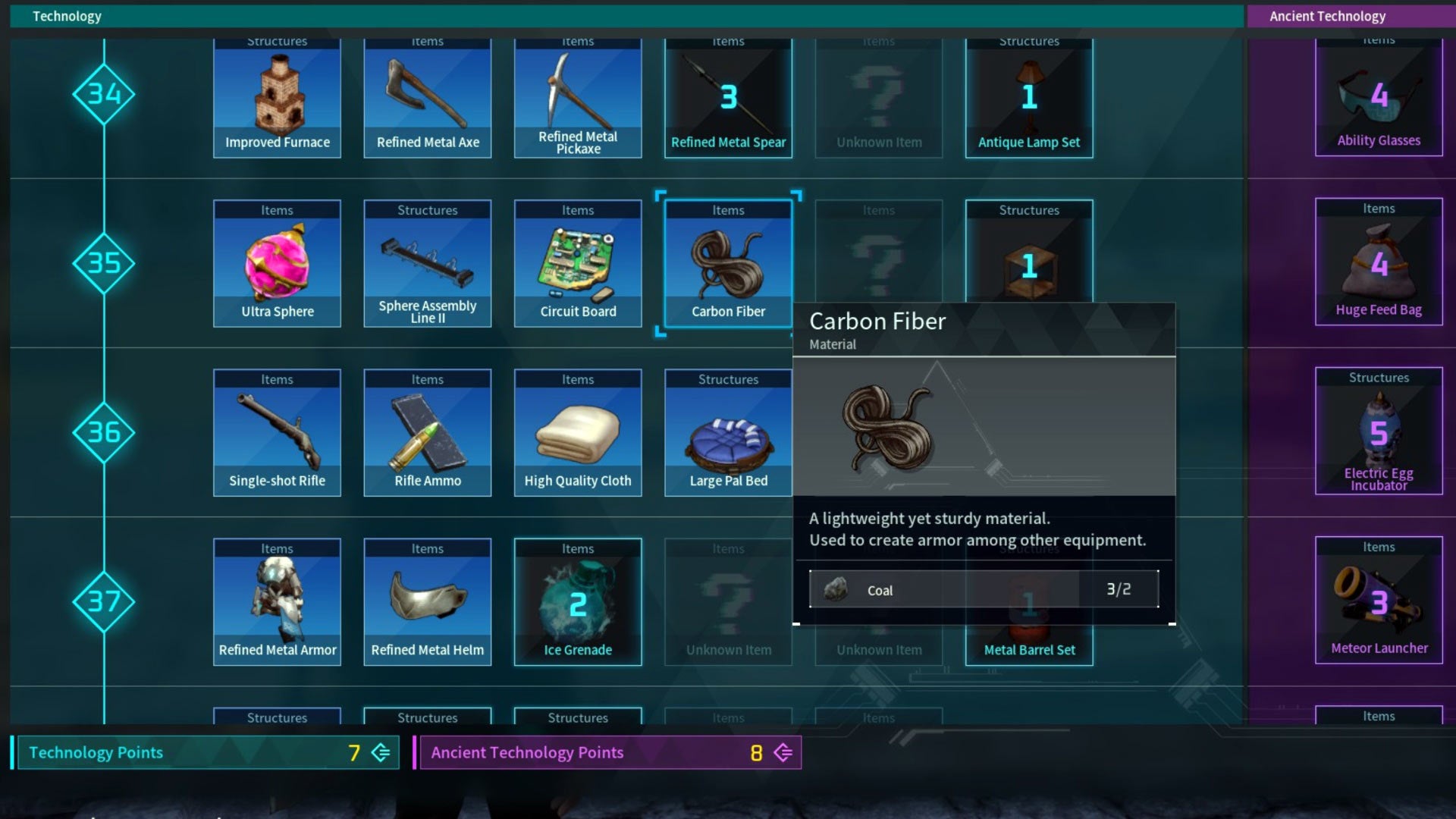Image resolution: width=1456 pixels, height=819 pixels.
Task: Select the High Quality Cloth tile
Action: pos(577,433)
